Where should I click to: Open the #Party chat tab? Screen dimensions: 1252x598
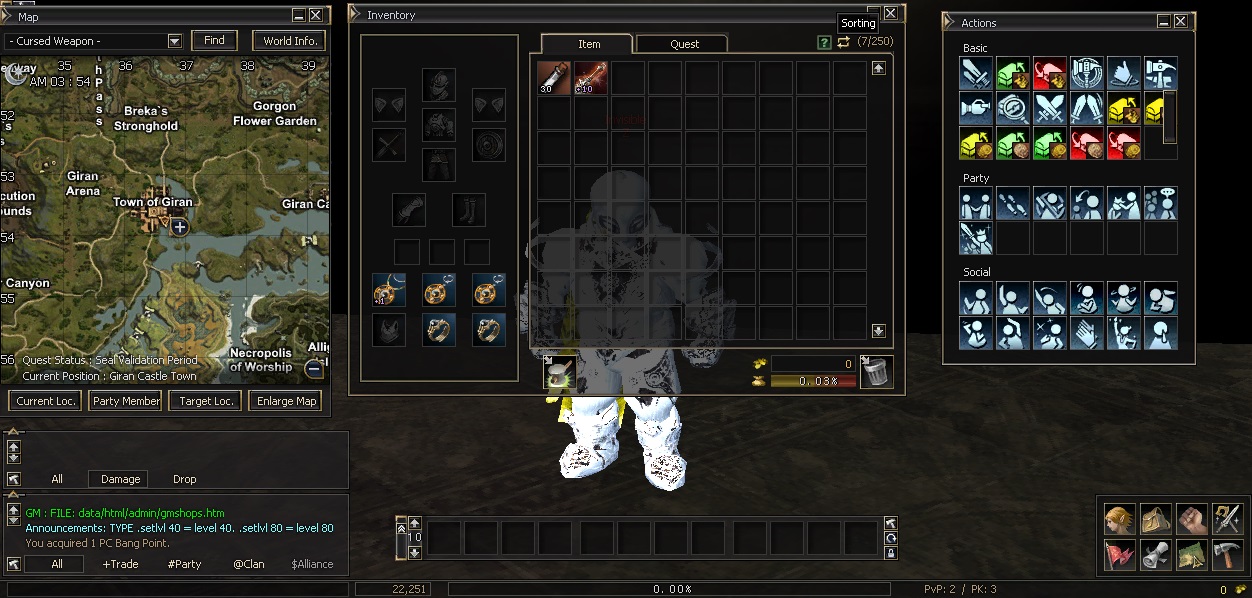[185, 564]
